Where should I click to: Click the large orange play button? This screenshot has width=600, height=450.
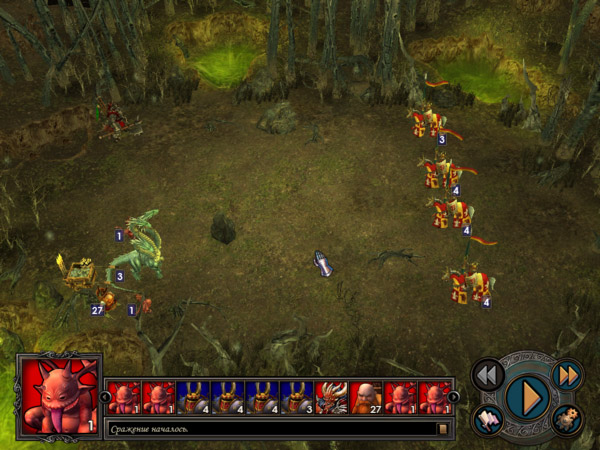tap(525, 397)
